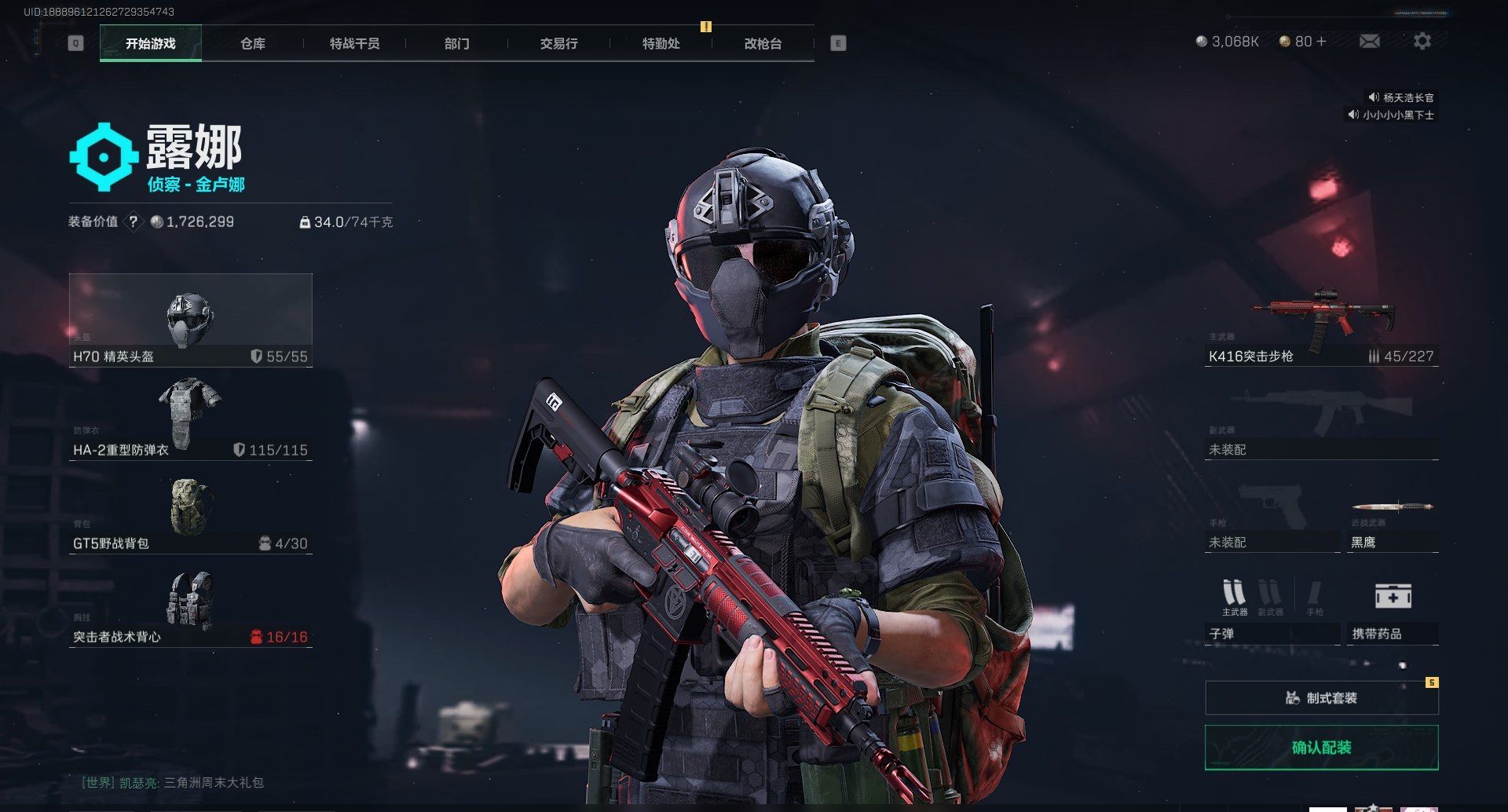Open the mail envelope icon
The width and height of the screenshot is (1508, 812).
(x=1369, y=41)
